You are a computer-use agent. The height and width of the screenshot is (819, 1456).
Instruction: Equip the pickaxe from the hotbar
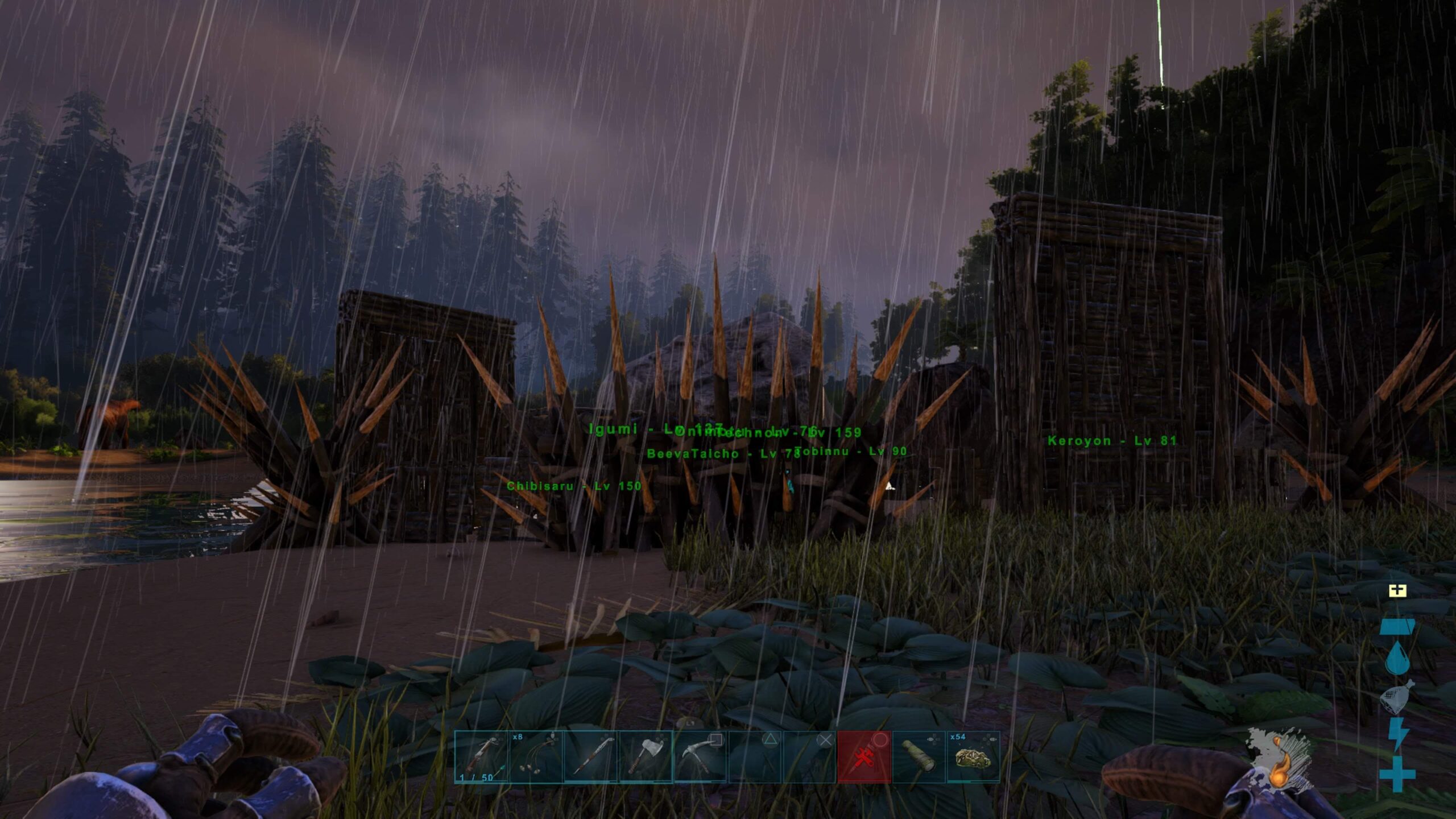click(x=700, y=757)
